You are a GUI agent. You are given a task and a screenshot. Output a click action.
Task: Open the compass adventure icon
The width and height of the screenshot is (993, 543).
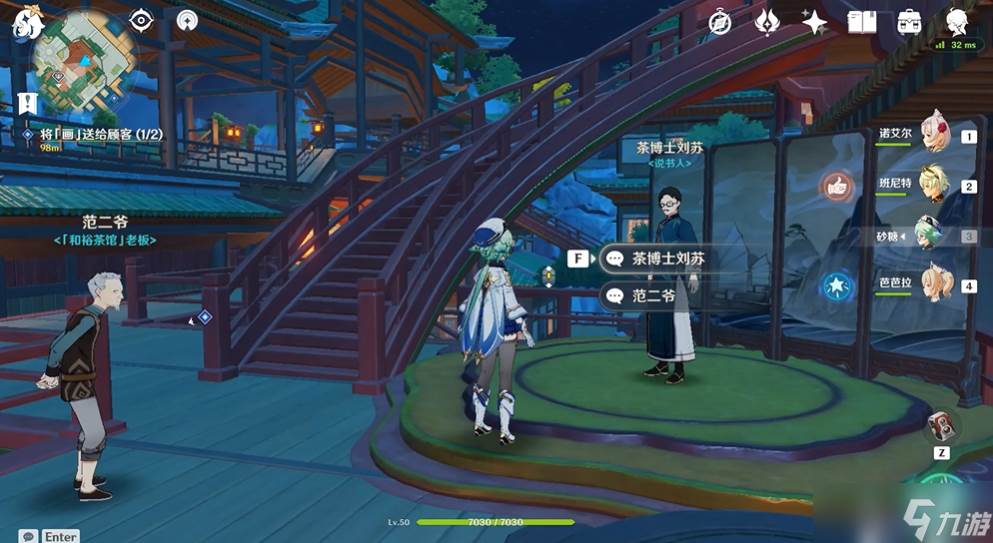click(720, 22)
